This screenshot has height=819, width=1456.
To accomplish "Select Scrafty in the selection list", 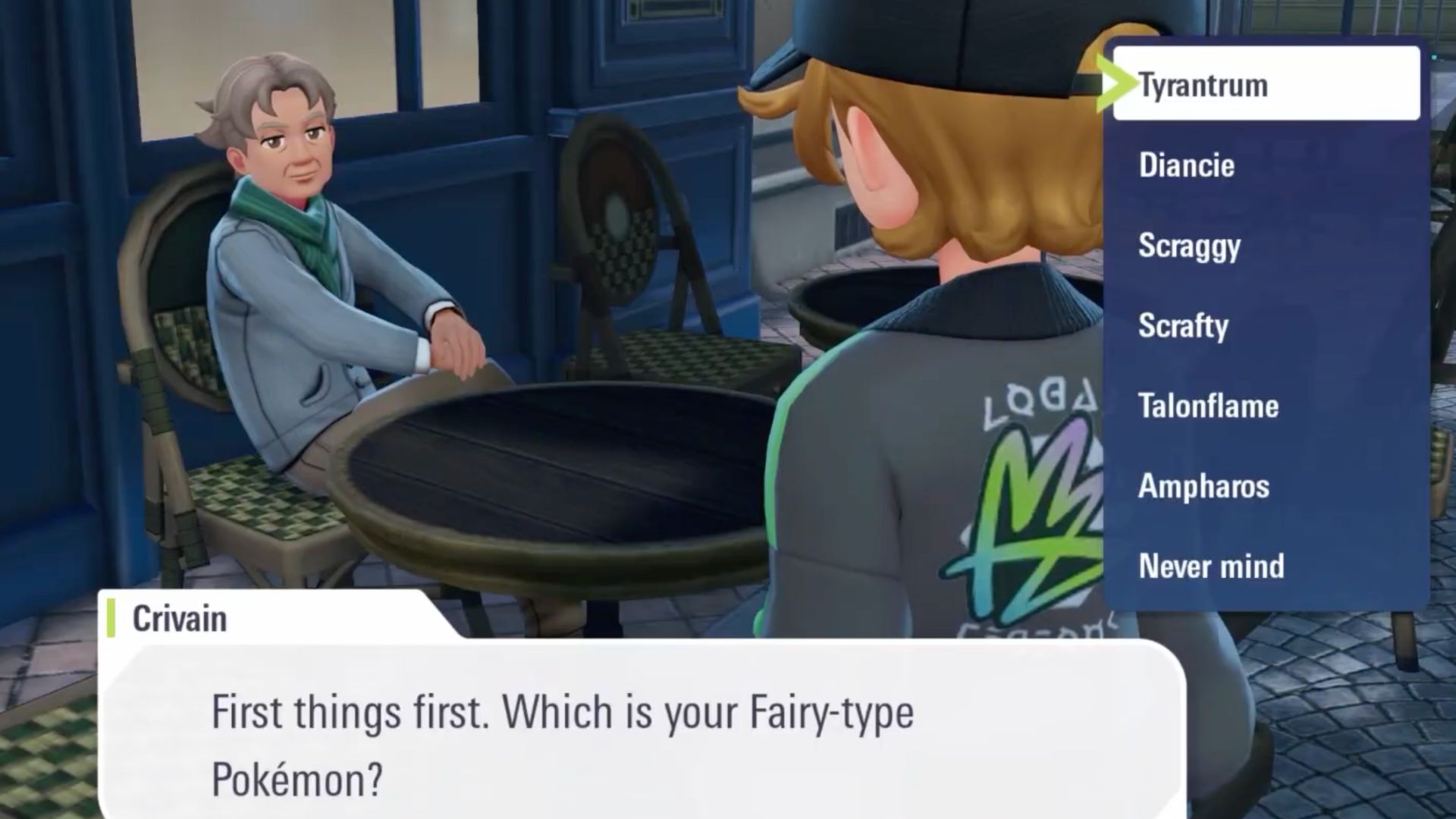I will [x=1184, y=326].
